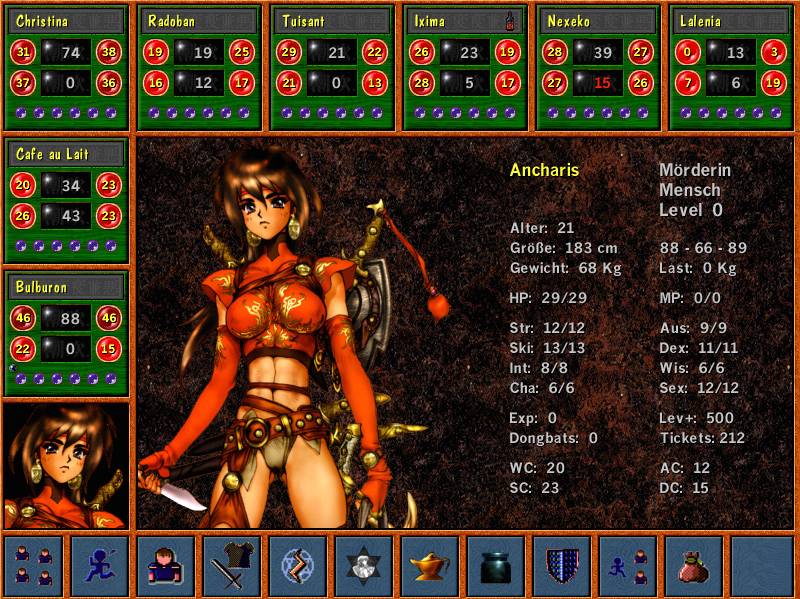Click the blue checkered shield icon
Screen dimensions: 800x599
click(x=562, y=566)
